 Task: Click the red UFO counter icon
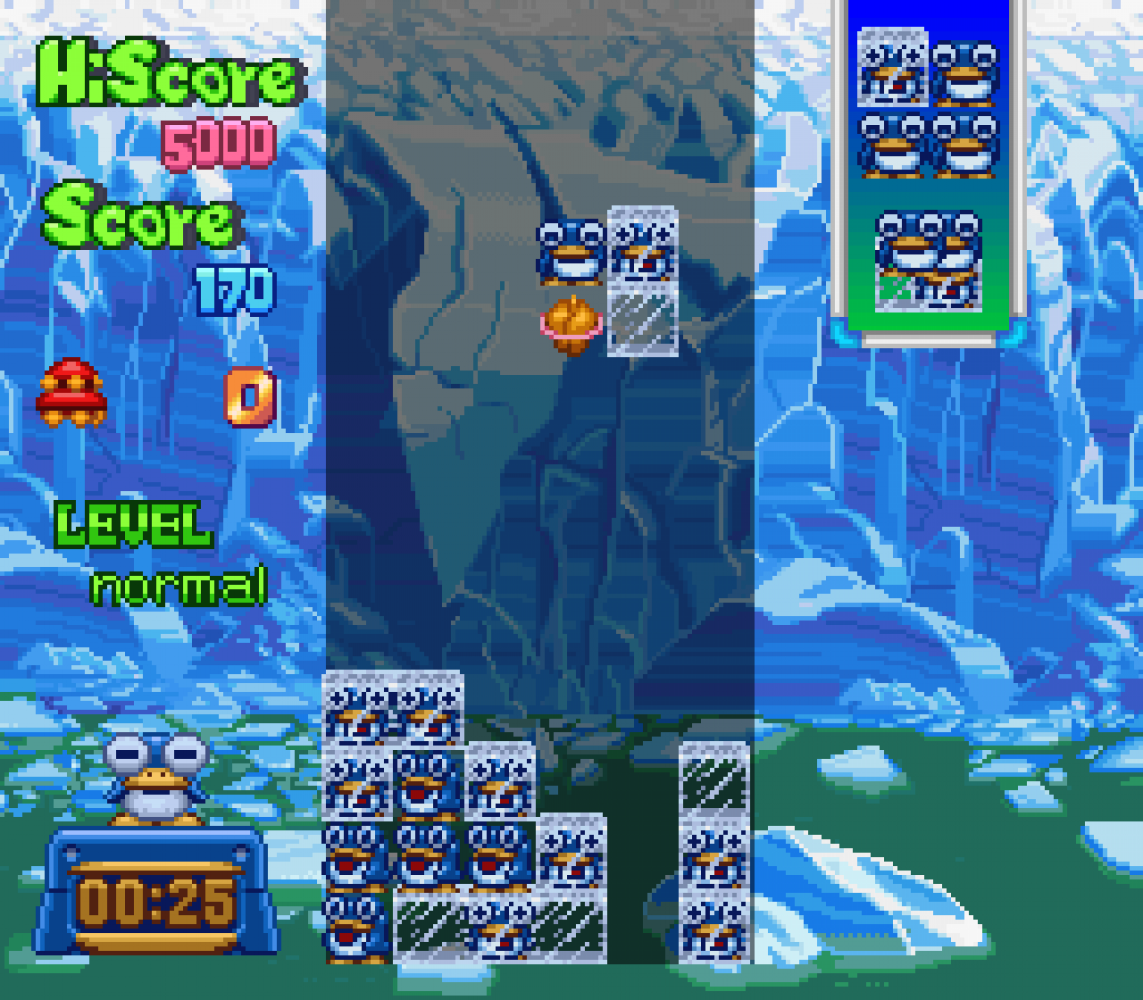(x=72, y=392)
